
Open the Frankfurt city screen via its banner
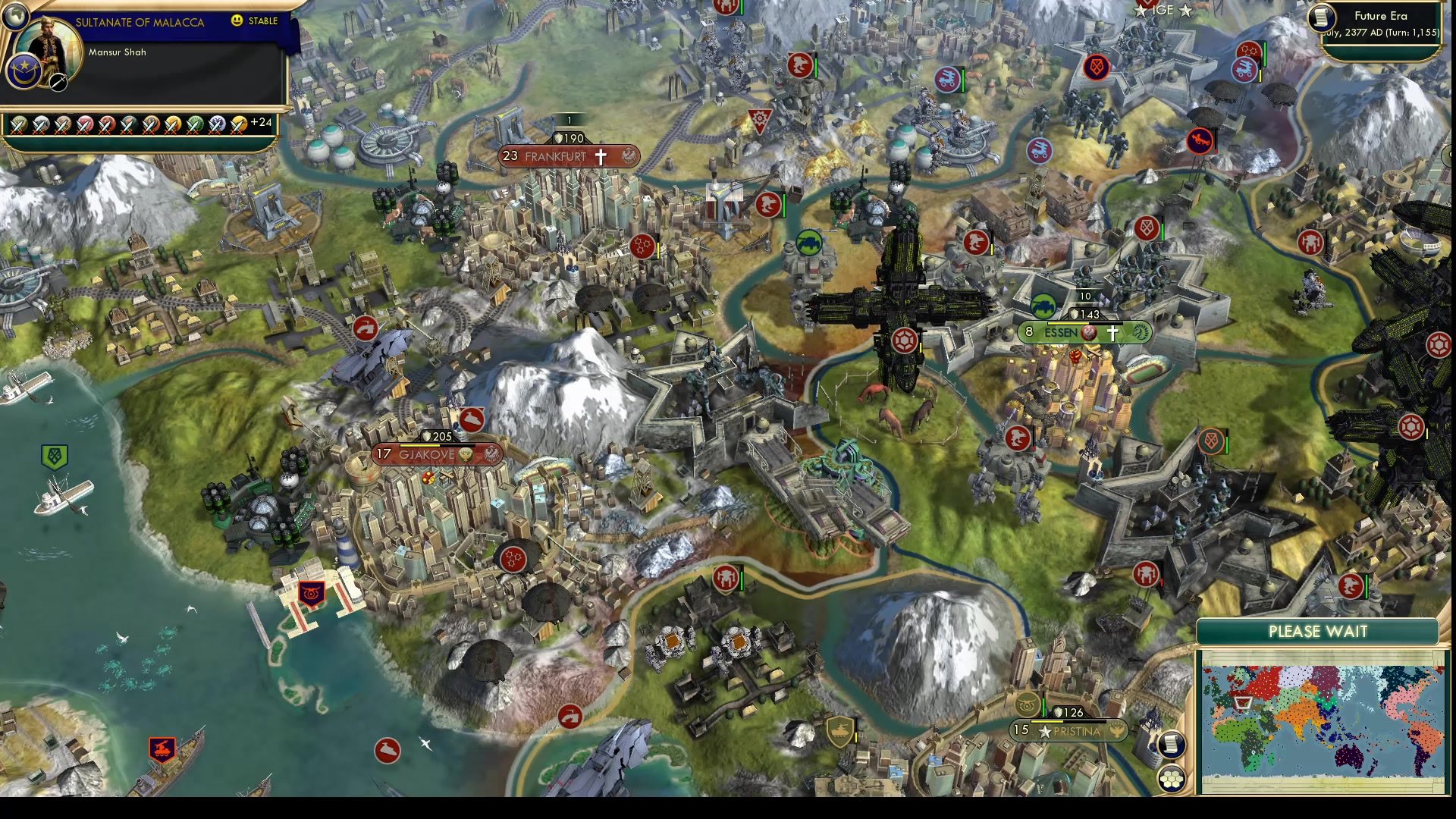coord(554,156)
